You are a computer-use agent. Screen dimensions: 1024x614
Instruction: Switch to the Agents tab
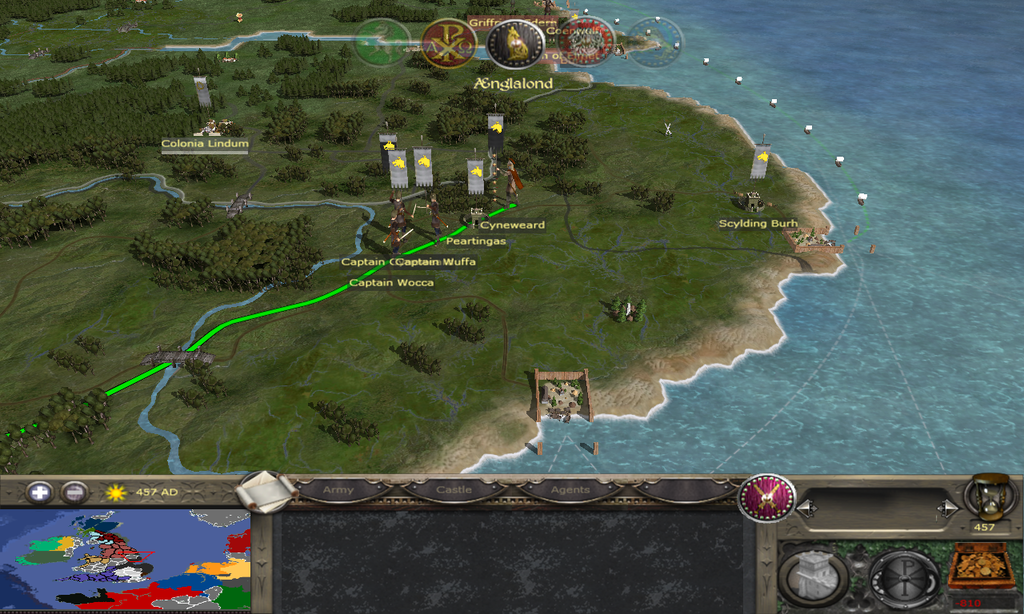click(x=569, y=490)
